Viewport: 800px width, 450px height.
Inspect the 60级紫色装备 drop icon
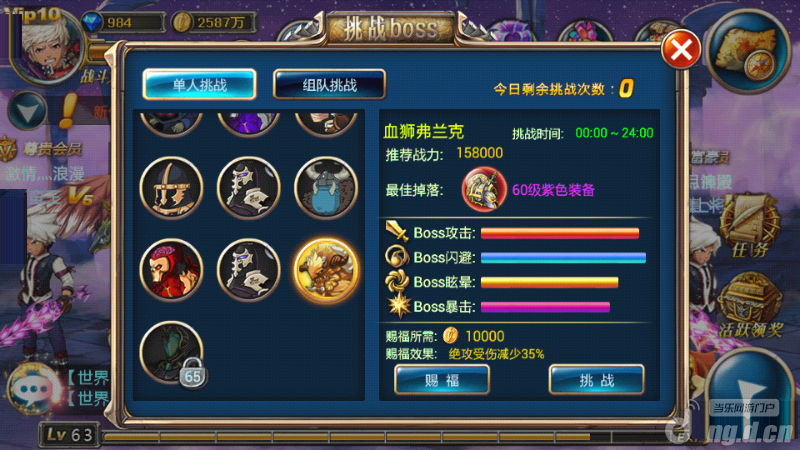click(x=483, y=189)
